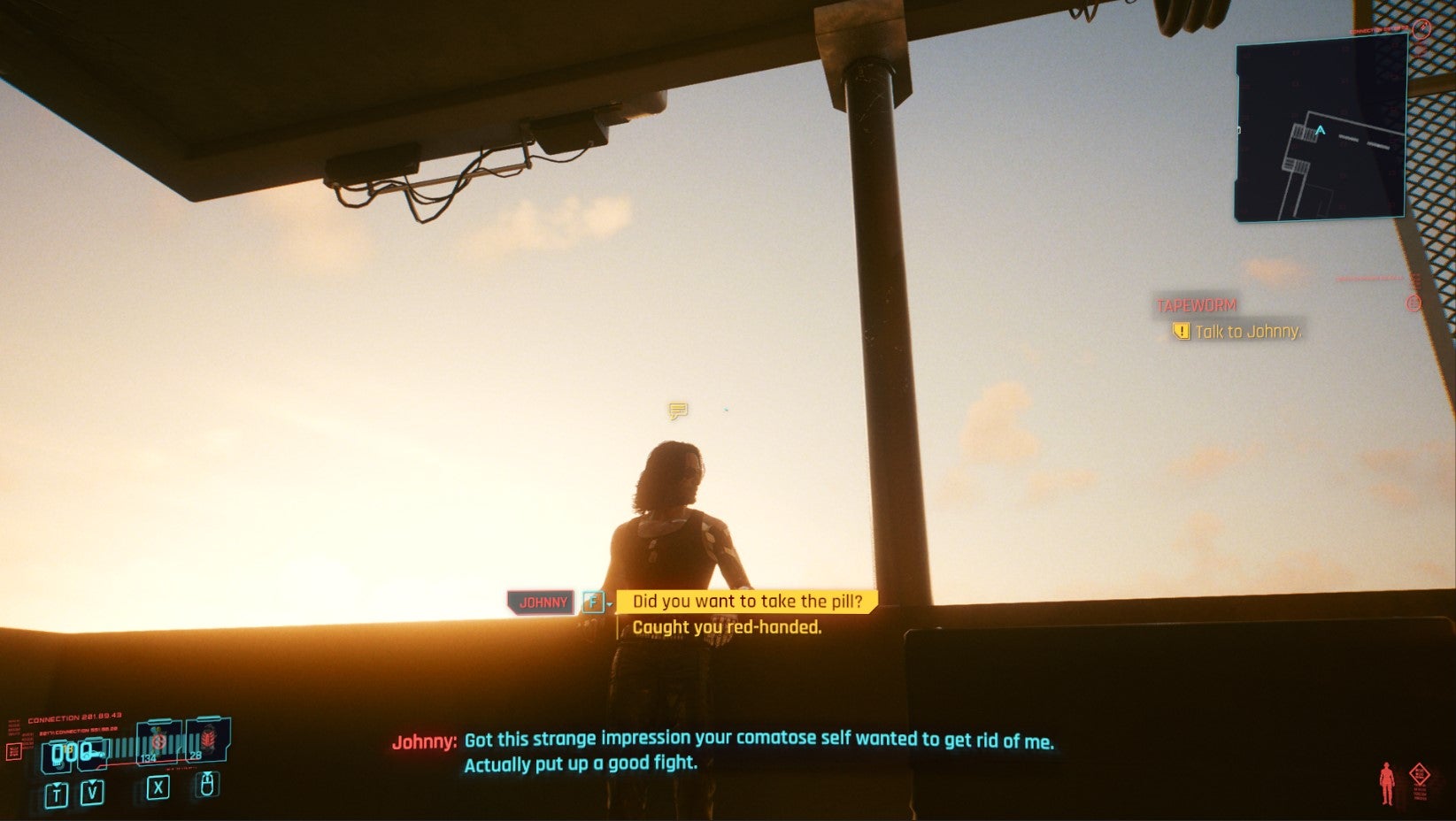Click the red hazard diamond icon bottom right

(1420, 773)
